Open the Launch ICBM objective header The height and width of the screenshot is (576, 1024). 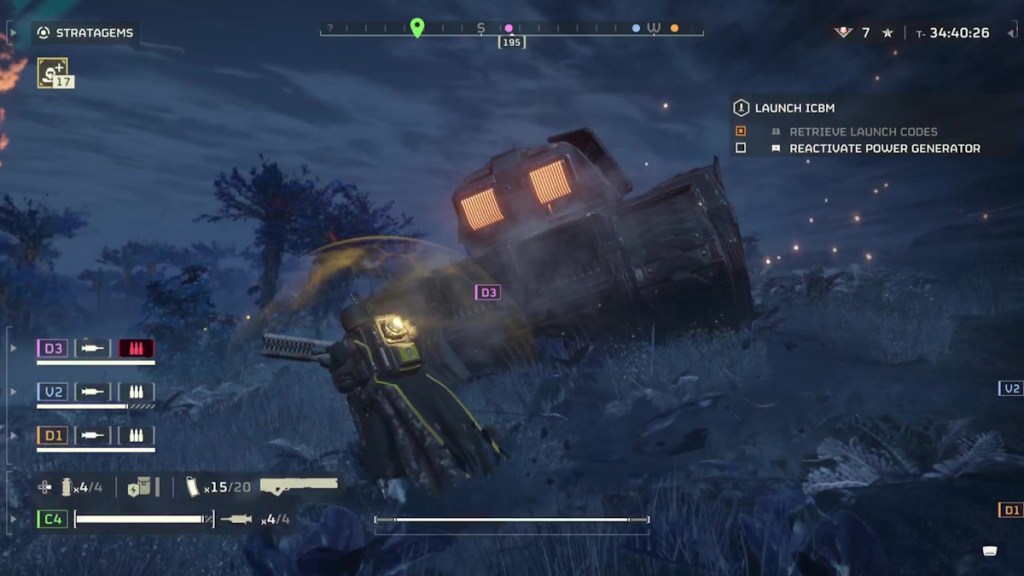click(x=794, y=108)
